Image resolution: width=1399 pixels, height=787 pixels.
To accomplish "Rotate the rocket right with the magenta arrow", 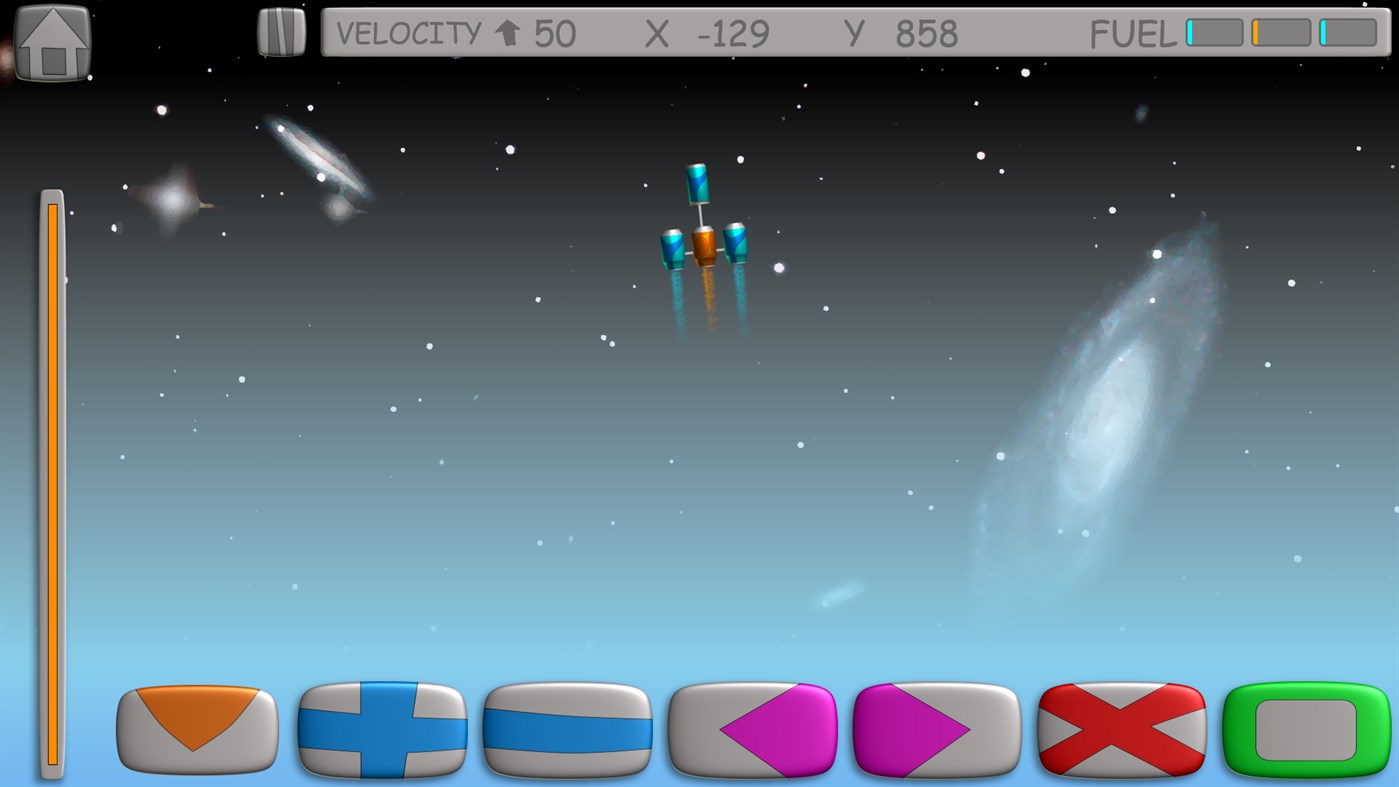I will pyautogui.click(x=937, y=731).
